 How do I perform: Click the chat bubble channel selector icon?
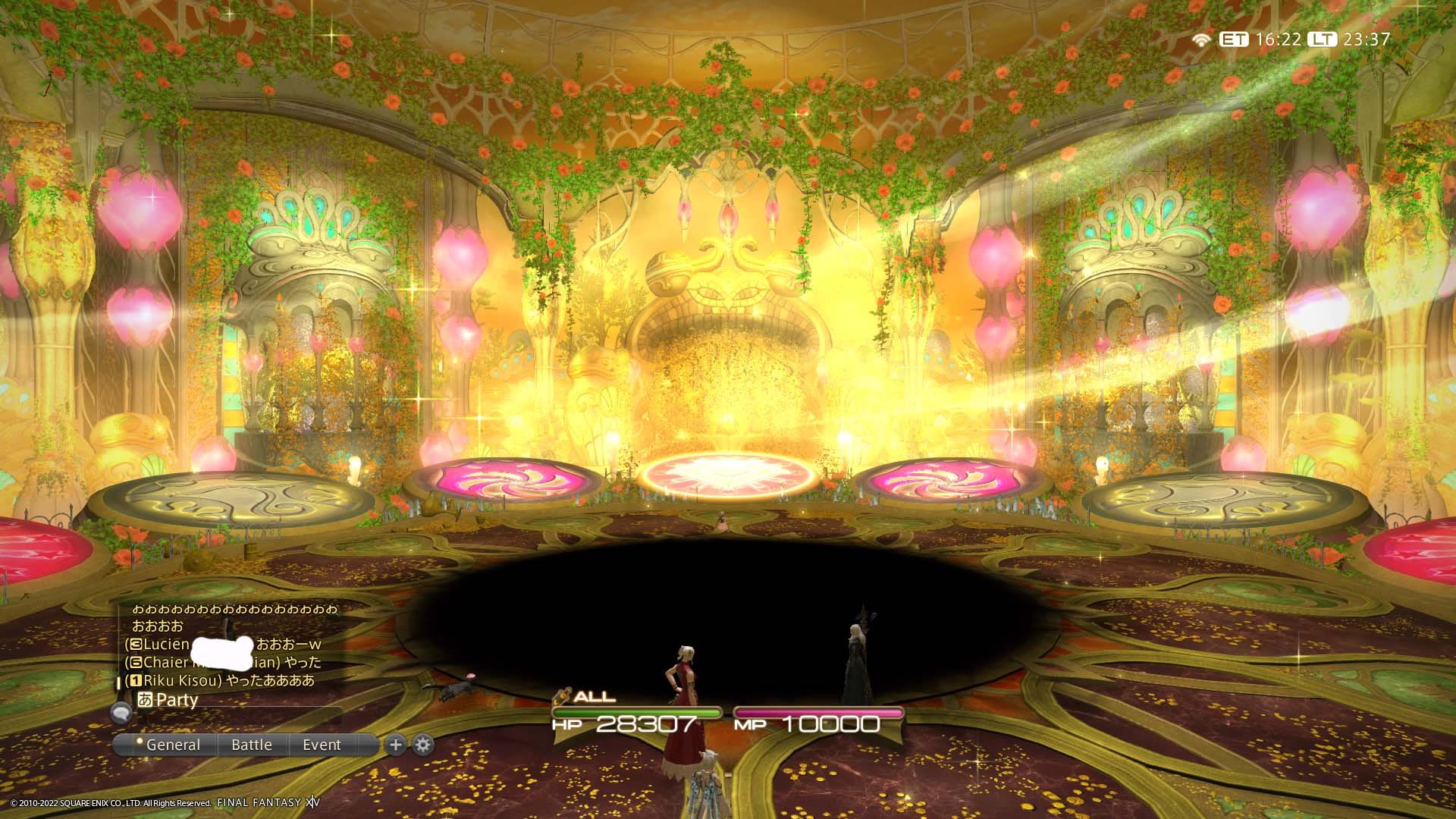point(121,711)
